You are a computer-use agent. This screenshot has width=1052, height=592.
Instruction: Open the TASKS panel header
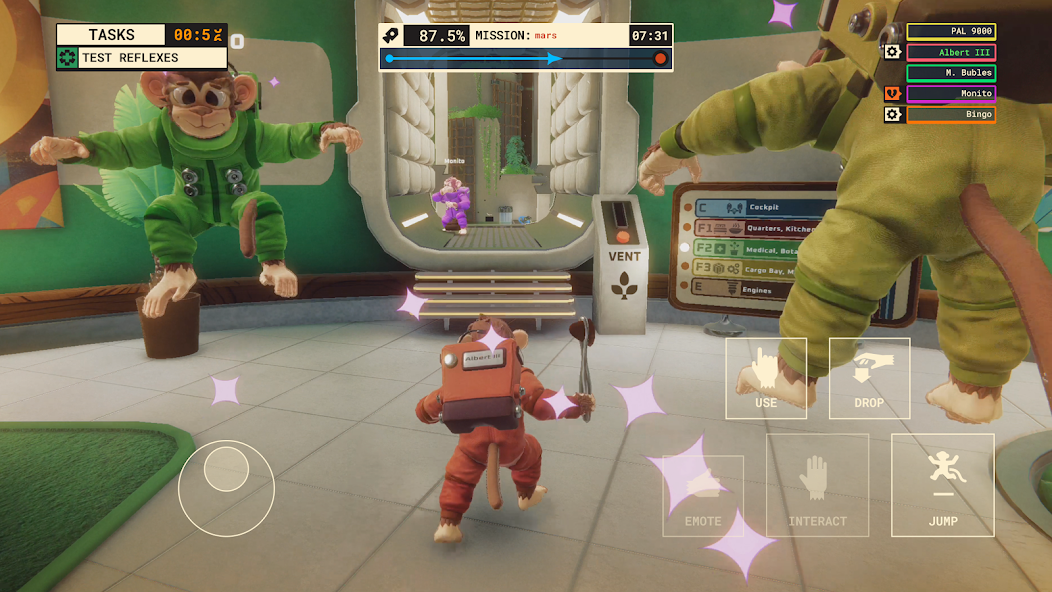pyautogui.click(x=111, y=35)
